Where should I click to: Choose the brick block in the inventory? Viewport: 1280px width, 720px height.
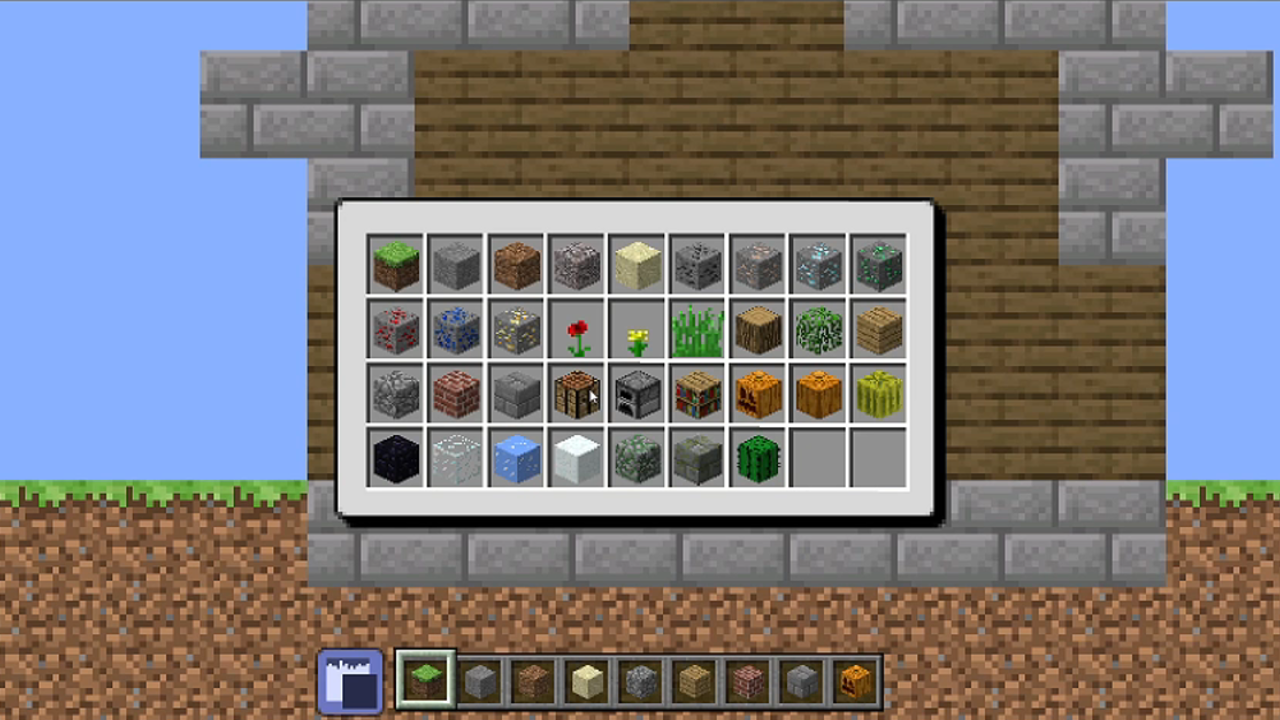click(x=456, y=393)
